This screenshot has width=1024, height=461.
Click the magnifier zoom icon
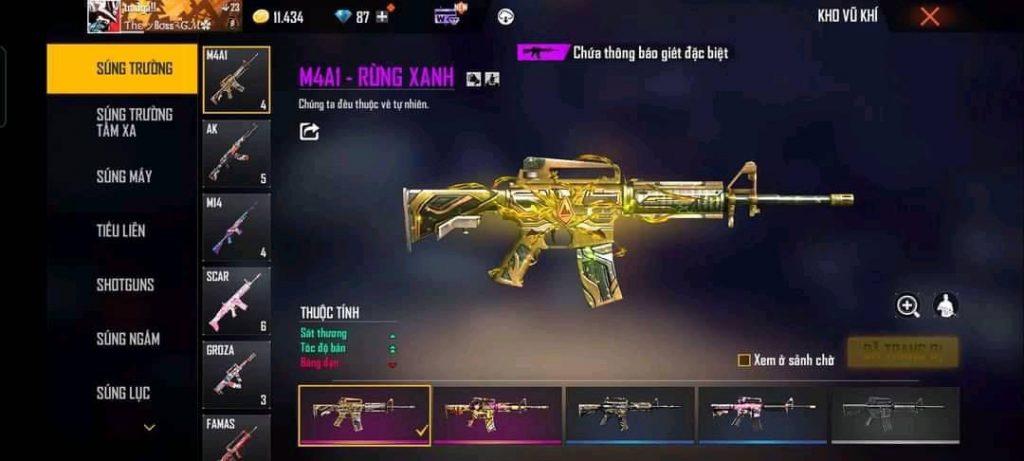pos(908,307)
